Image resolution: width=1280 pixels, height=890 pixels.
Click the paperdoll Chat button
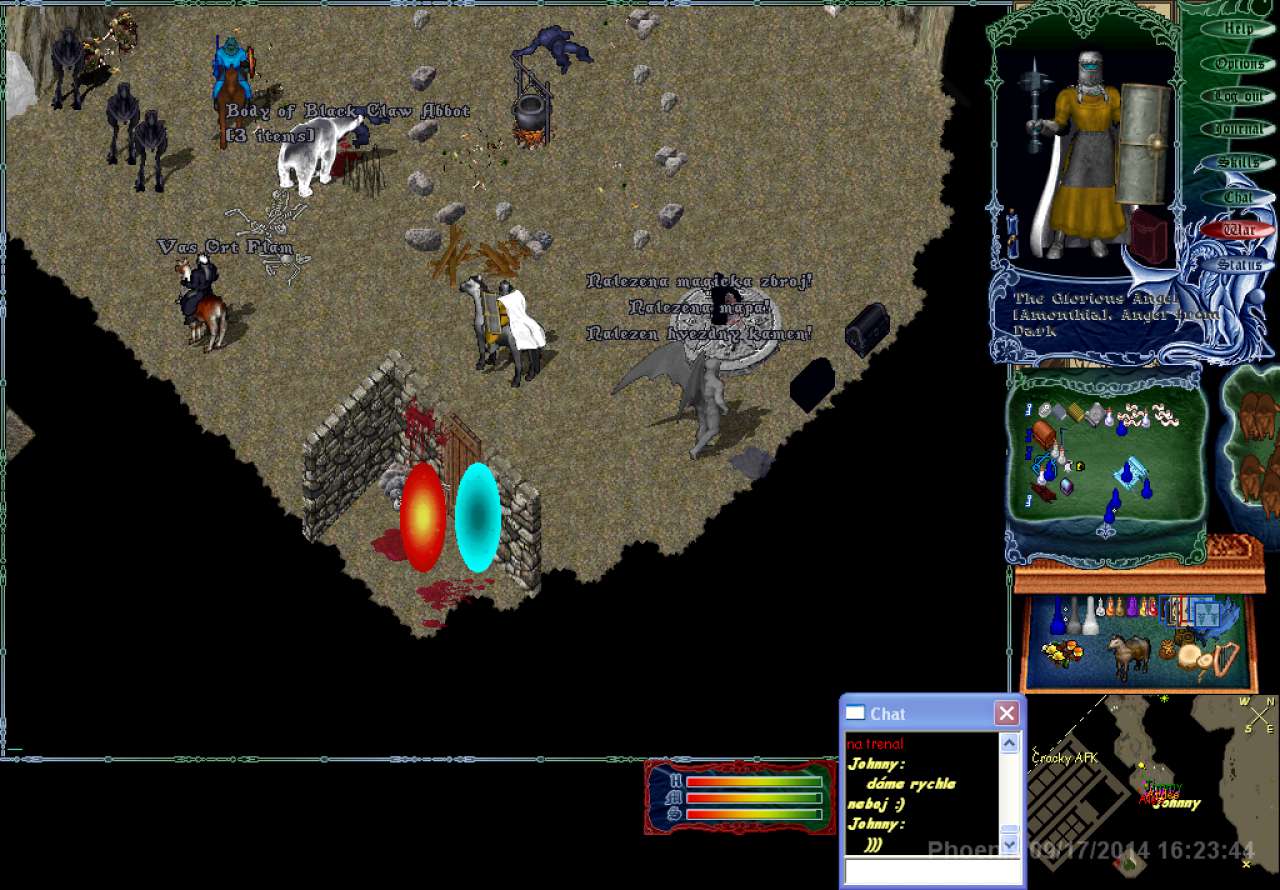[1238, 197]
